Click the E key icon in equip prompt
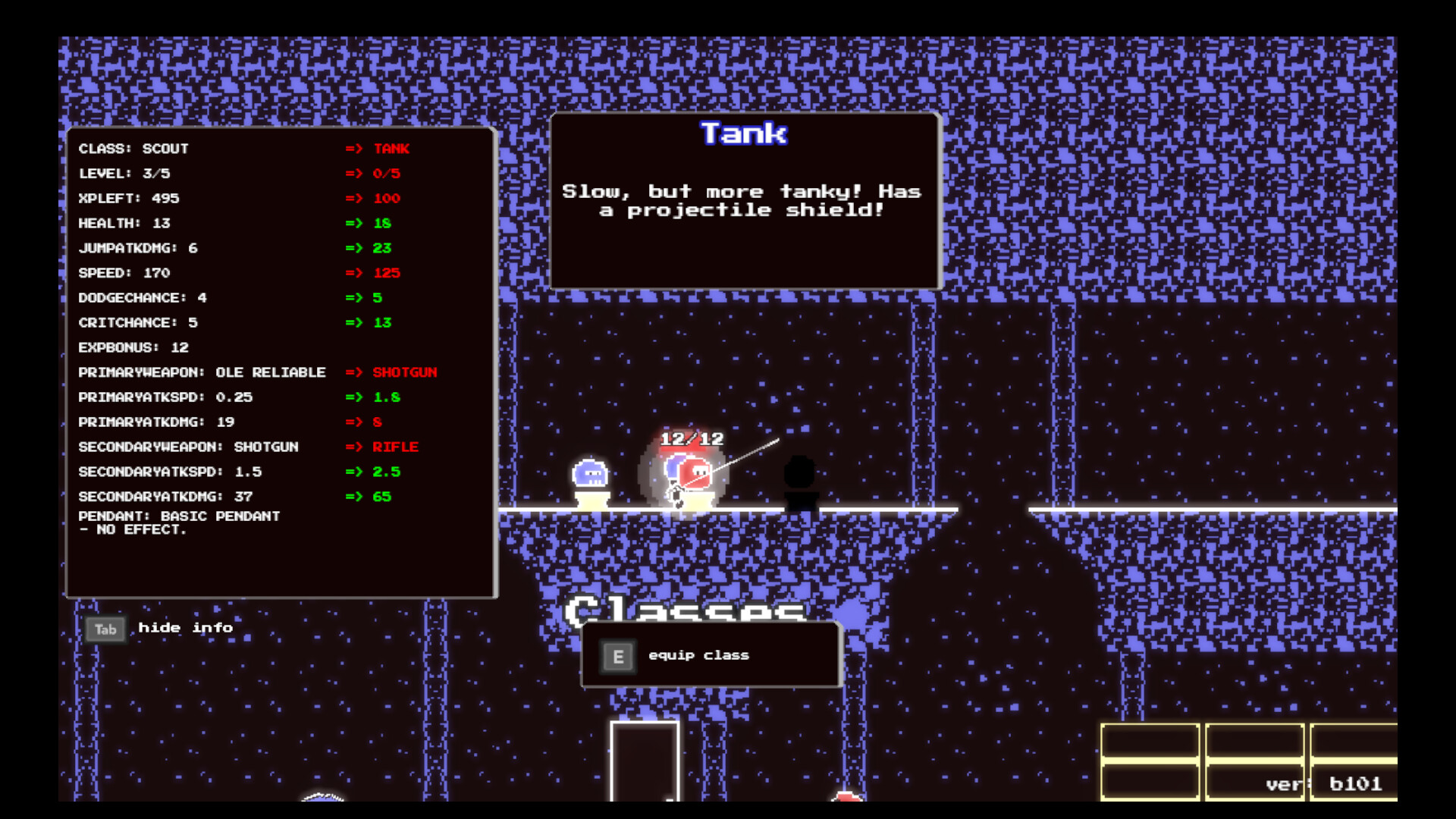This screenshot has height=819, width=1456. 619,655
